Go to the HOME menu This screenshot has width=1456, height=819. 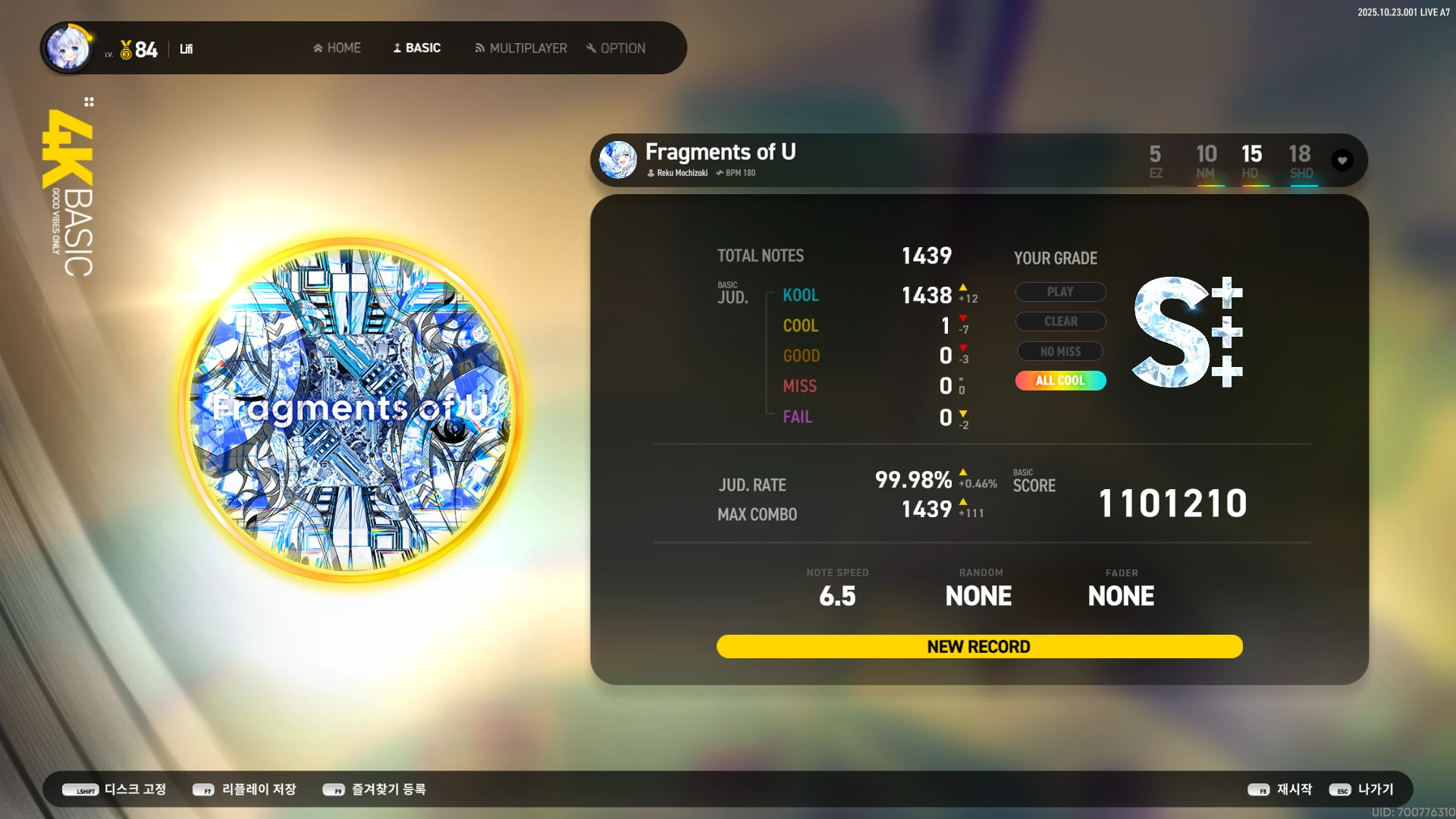(337, 49)
